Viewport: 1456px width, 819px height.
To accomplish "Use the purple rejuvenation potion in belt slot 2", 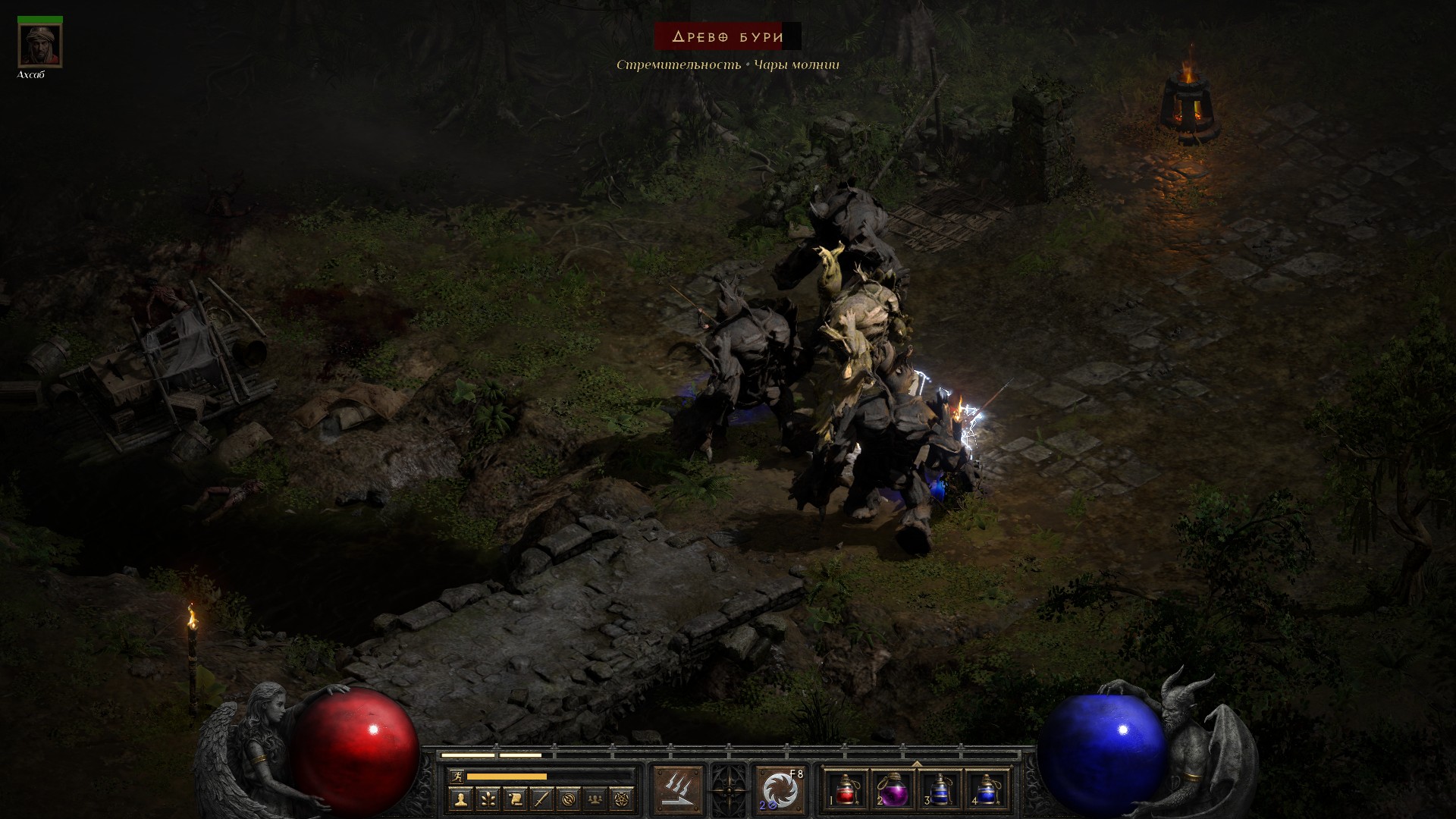I will 893,790.
